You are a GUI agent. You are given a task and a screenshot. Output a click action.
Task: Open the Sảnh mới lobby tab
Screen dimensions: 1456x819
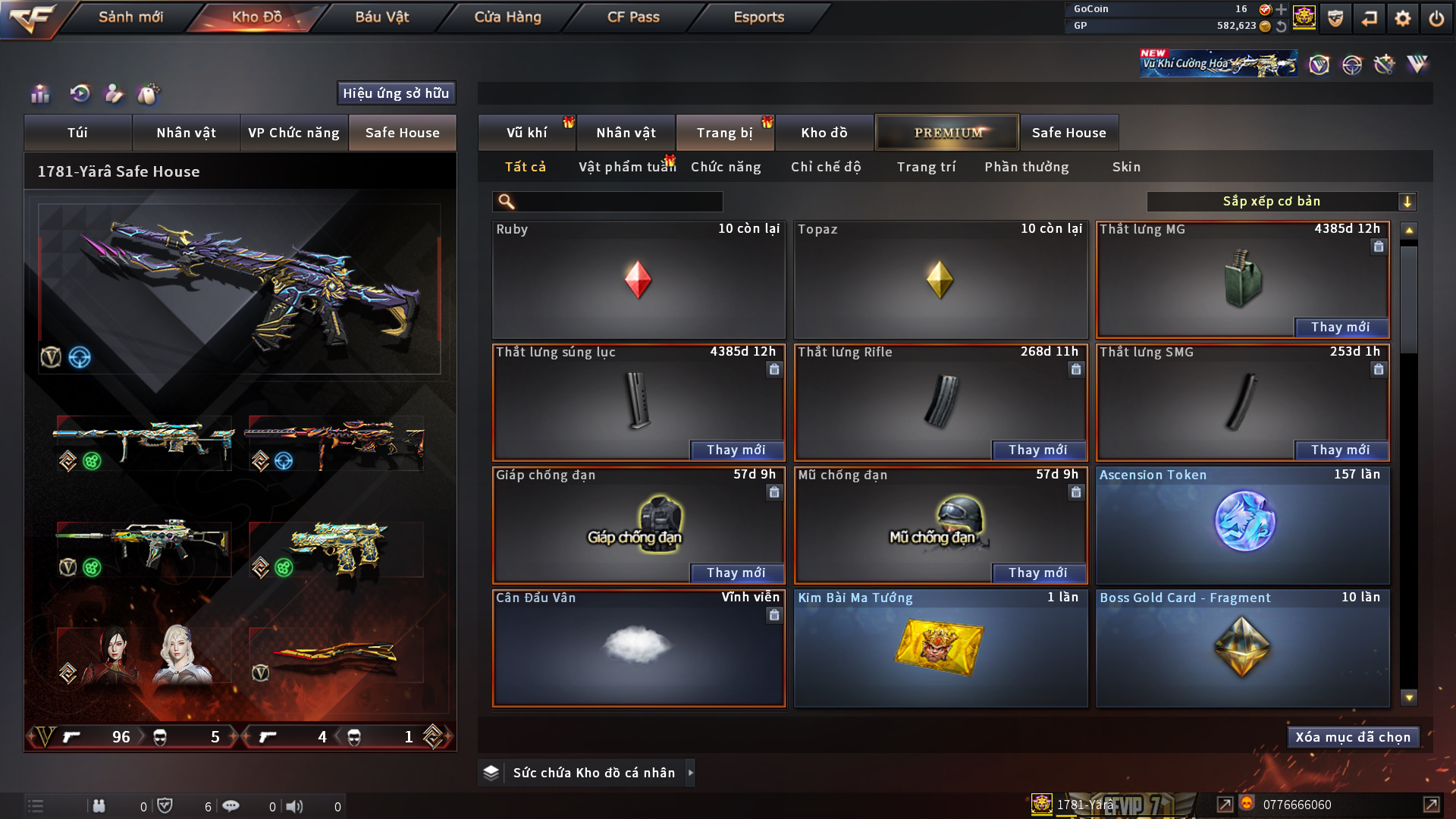130,17
